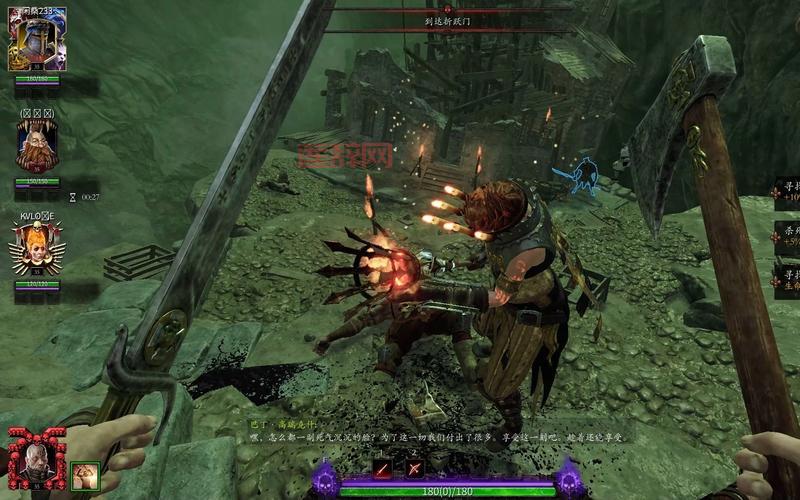
Task: Select the knight helmet teammate portrait
Action: point(36,44)
